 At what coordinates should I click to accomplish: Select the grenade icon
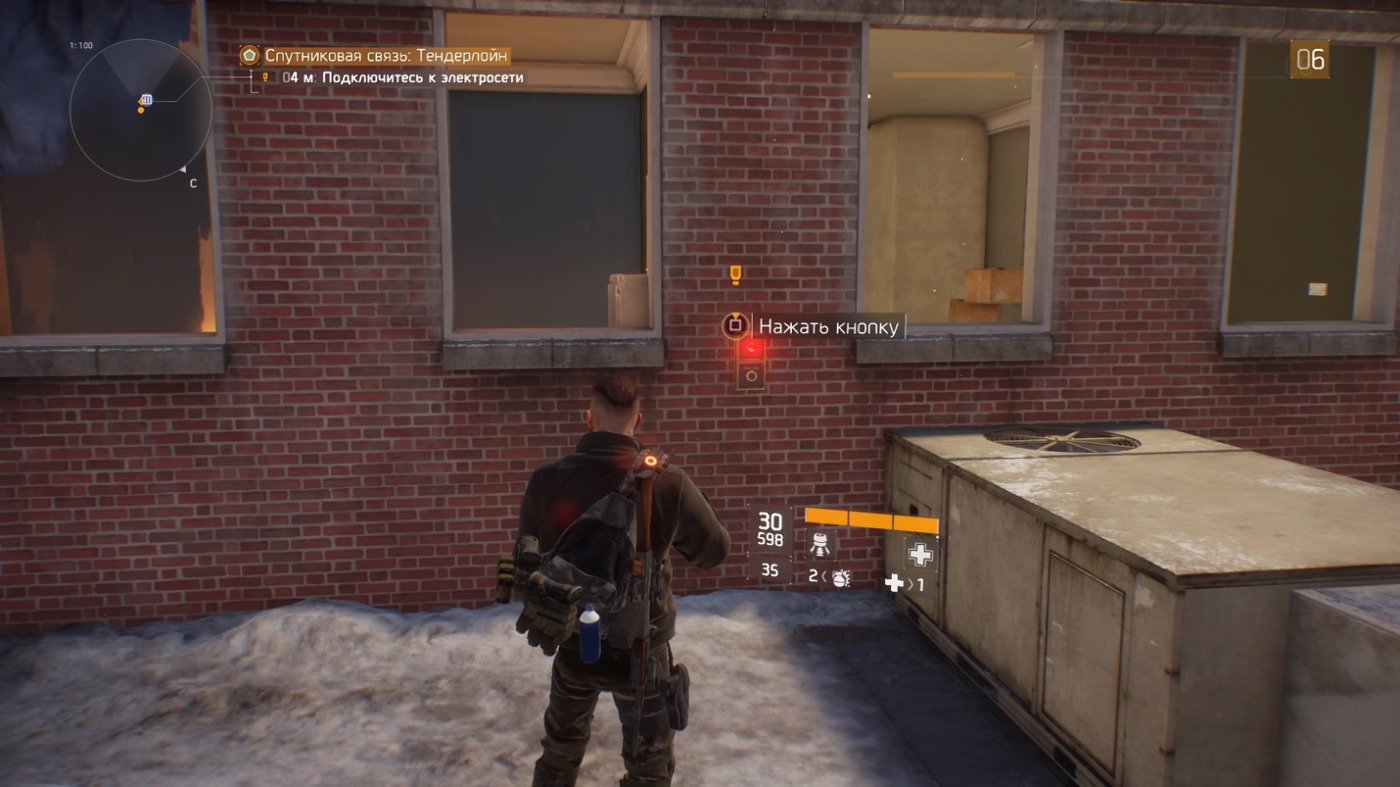pos(840,577)
